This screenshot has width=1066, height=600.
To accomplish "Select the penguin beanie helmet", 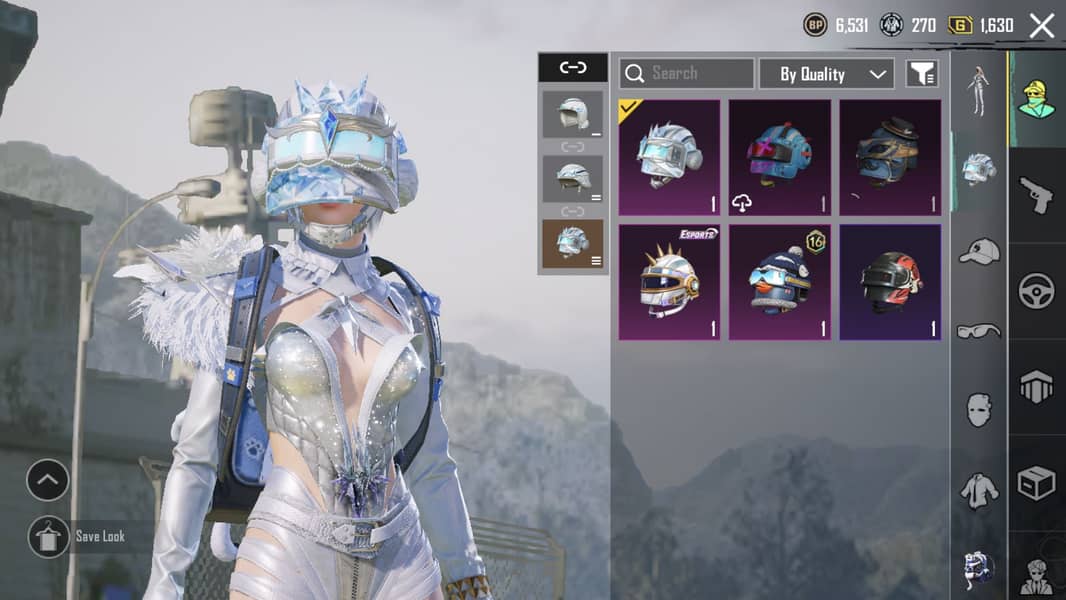I will point(779,282).
